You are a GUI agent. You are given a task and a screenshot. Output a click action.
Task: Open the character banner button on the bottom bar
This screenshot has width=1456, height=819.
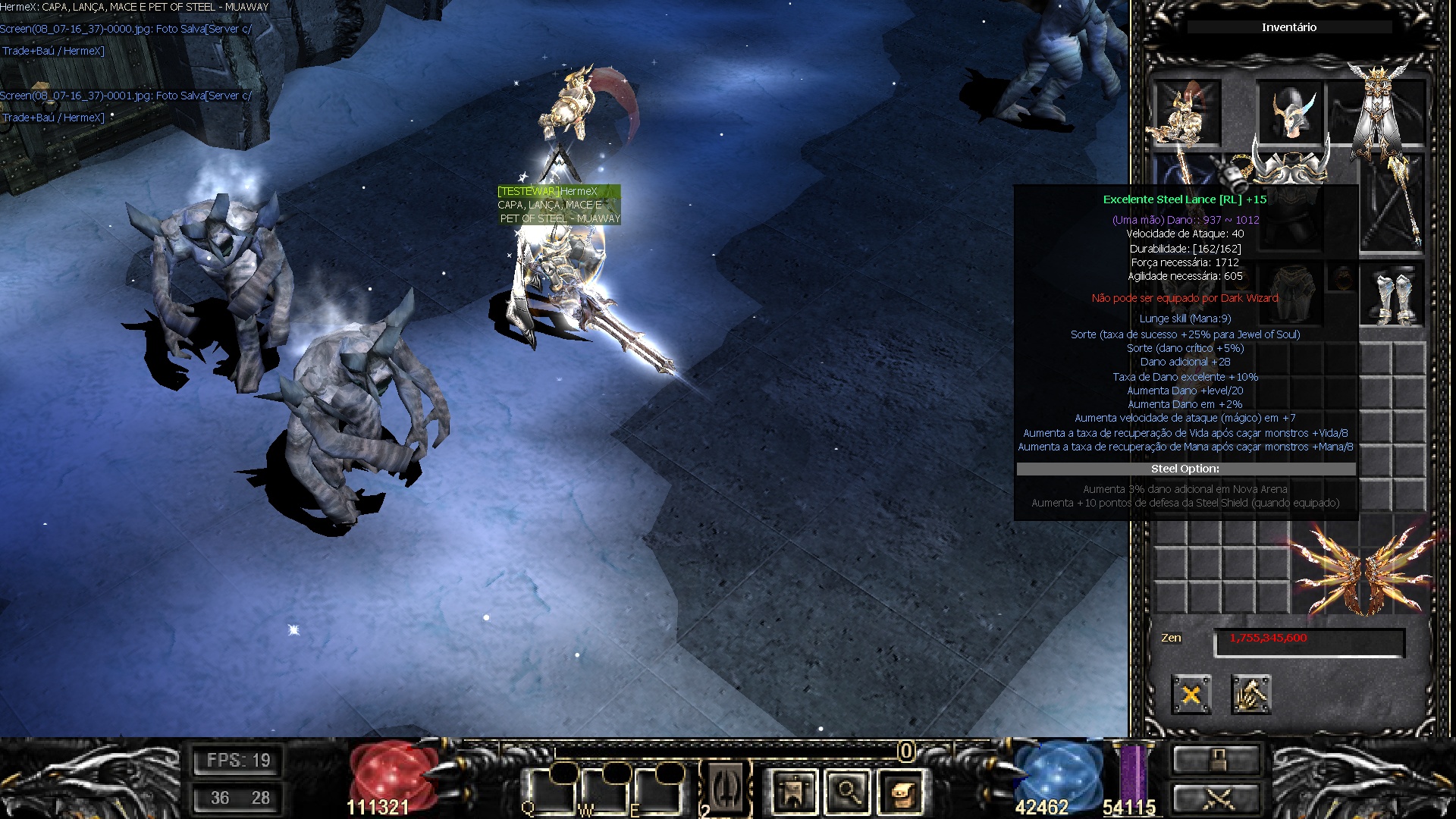click(793, 792)
